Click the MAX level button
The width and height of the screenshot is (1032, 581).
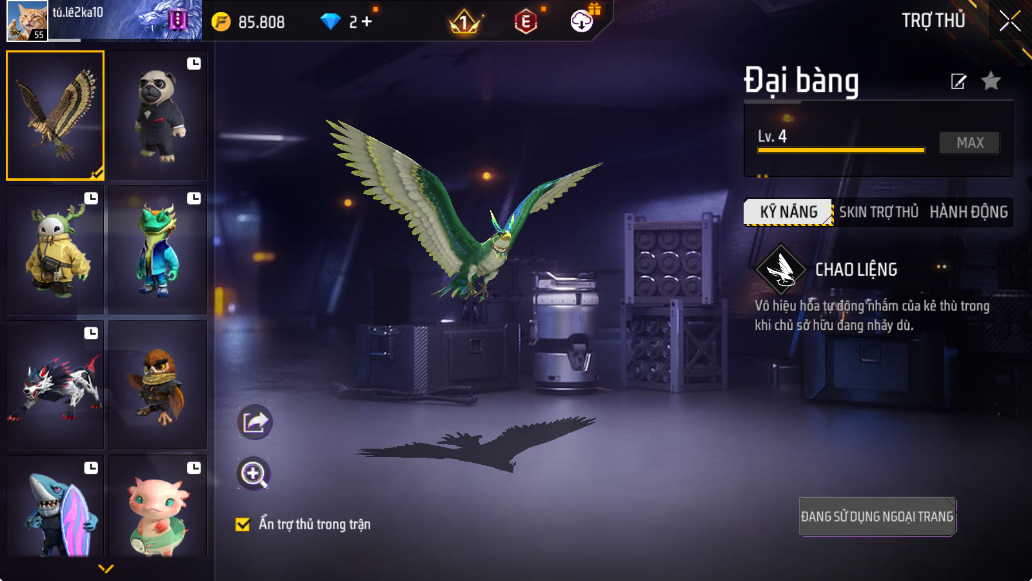[x=969, y=143]
